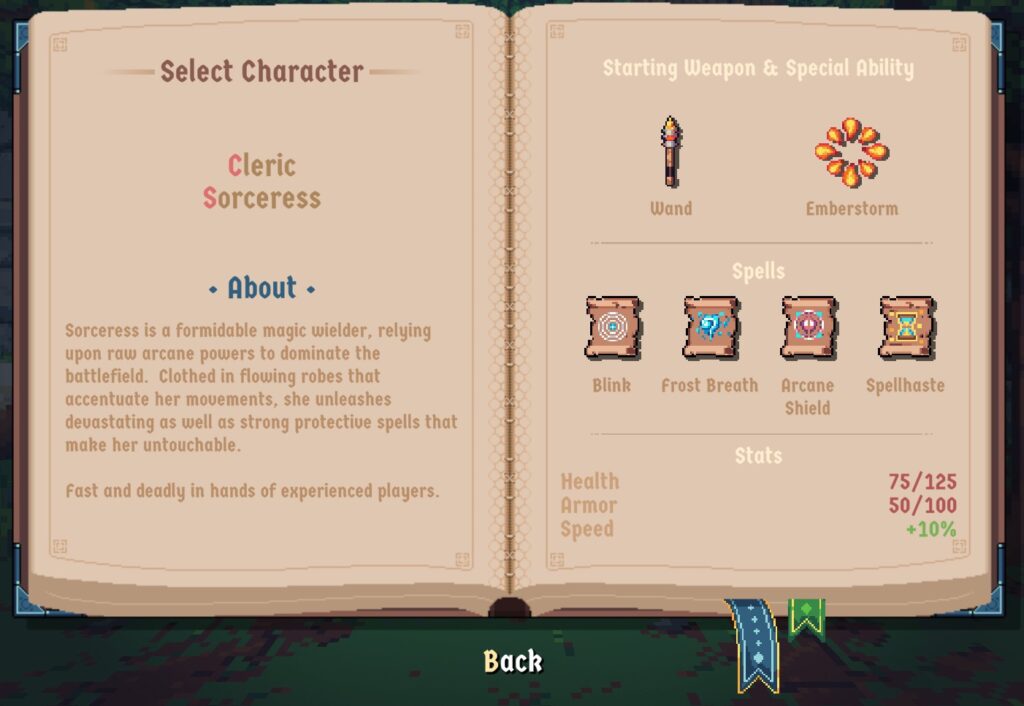1024x706 pixels.
Task: Click the Wand starting weapon icon
Action: tap(670, 153)
